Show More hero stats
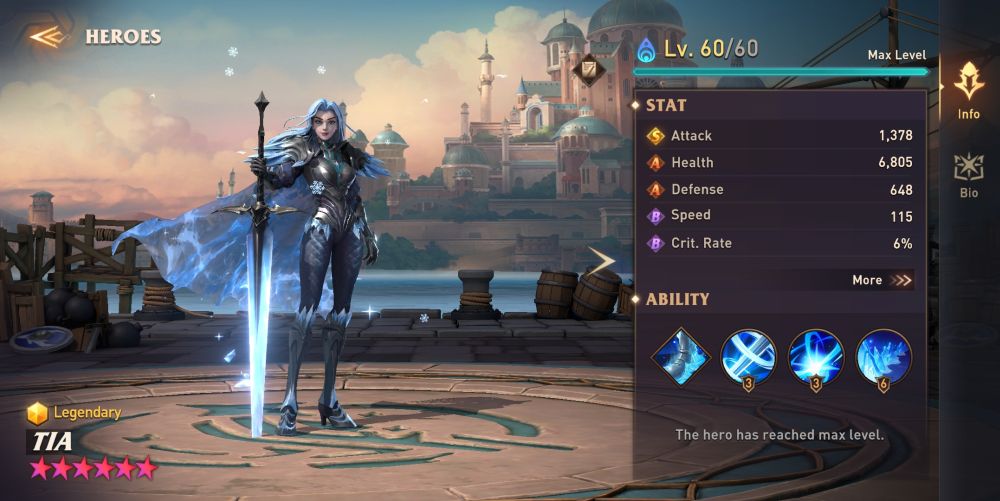This screenshot has width=1000, height=501. [x=882, y=280]
